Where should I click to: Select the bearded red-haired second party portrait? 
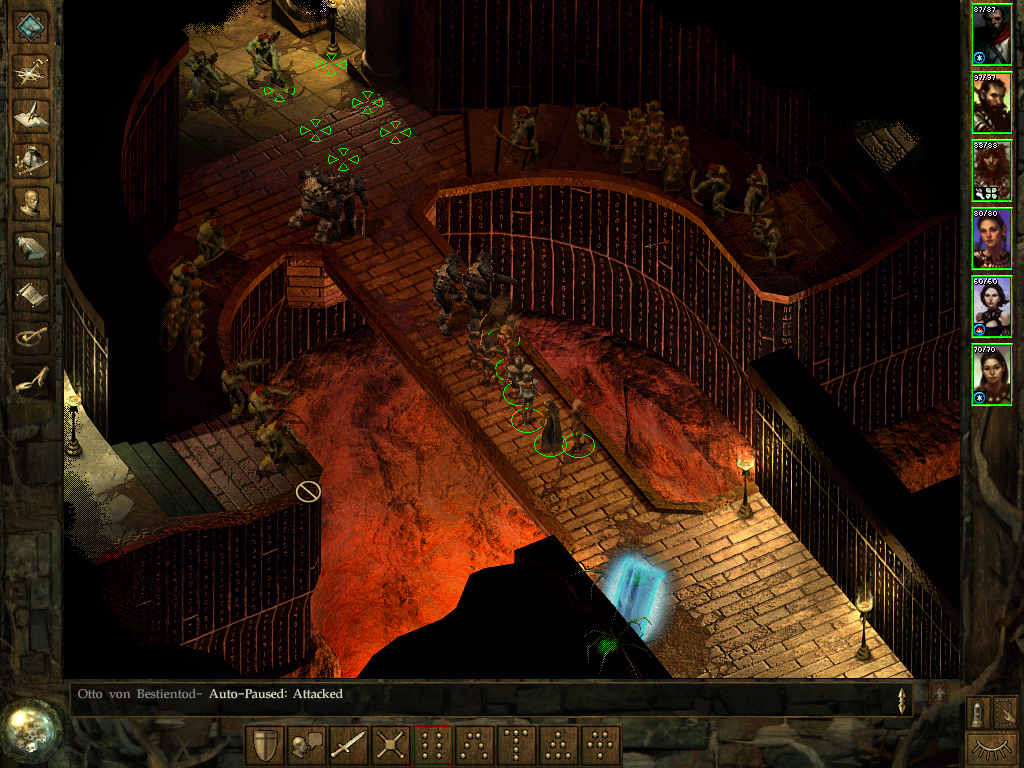(991, 102)
